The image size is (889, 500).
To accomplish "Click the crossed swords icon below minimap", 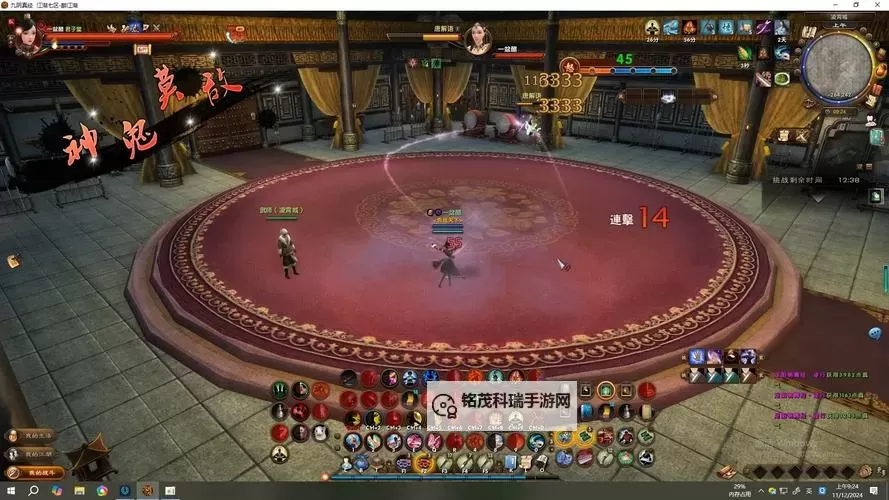I will [x=803, y=135].
